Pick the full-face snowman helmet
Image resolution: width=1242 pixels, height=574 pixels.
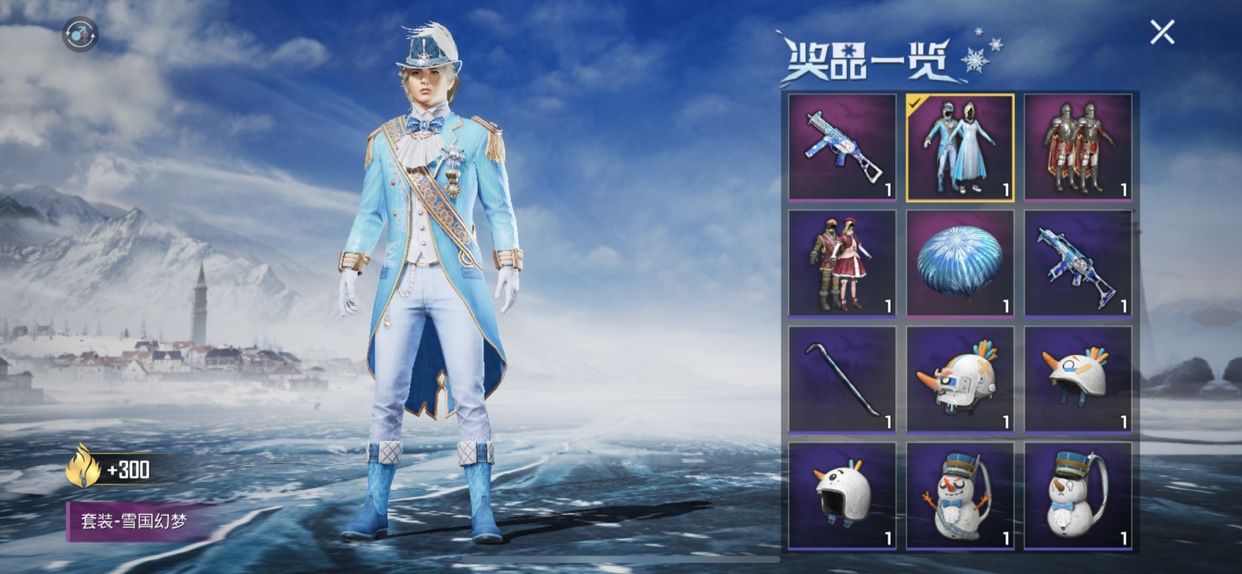(960, 379)
